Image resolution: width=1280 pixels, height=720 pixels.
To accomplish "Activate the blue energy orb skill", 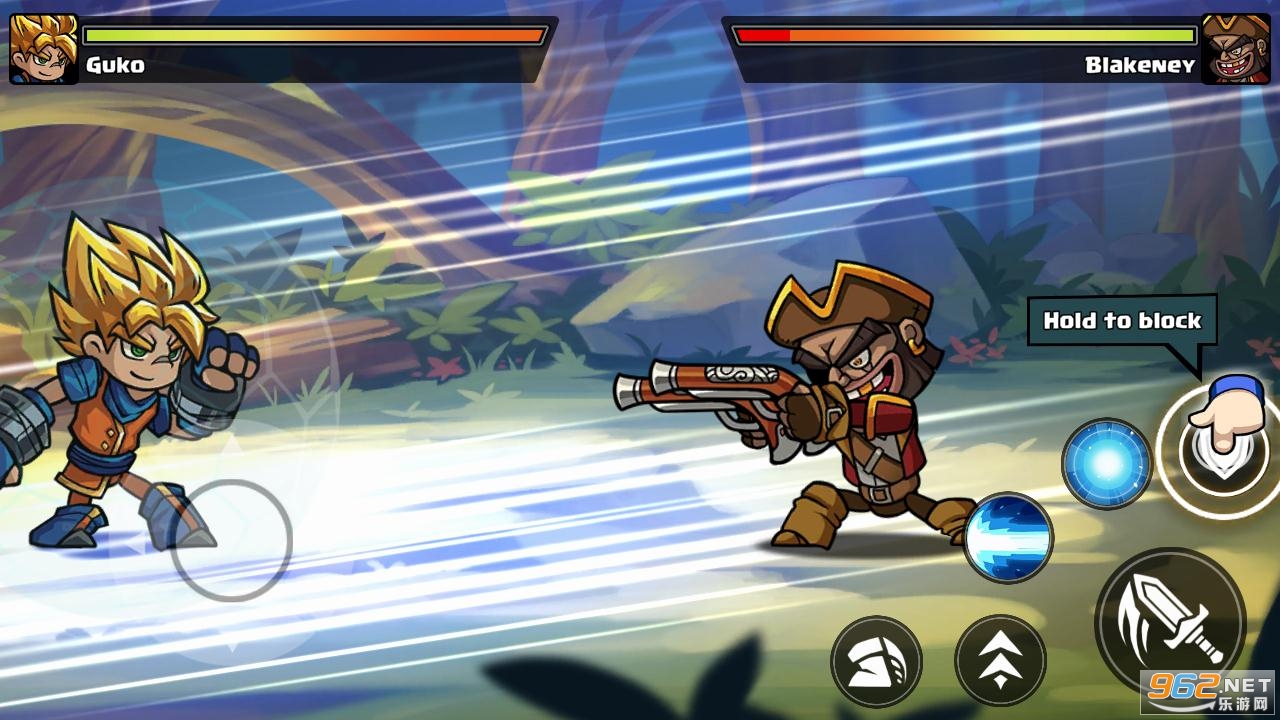I will [1106, 464].
